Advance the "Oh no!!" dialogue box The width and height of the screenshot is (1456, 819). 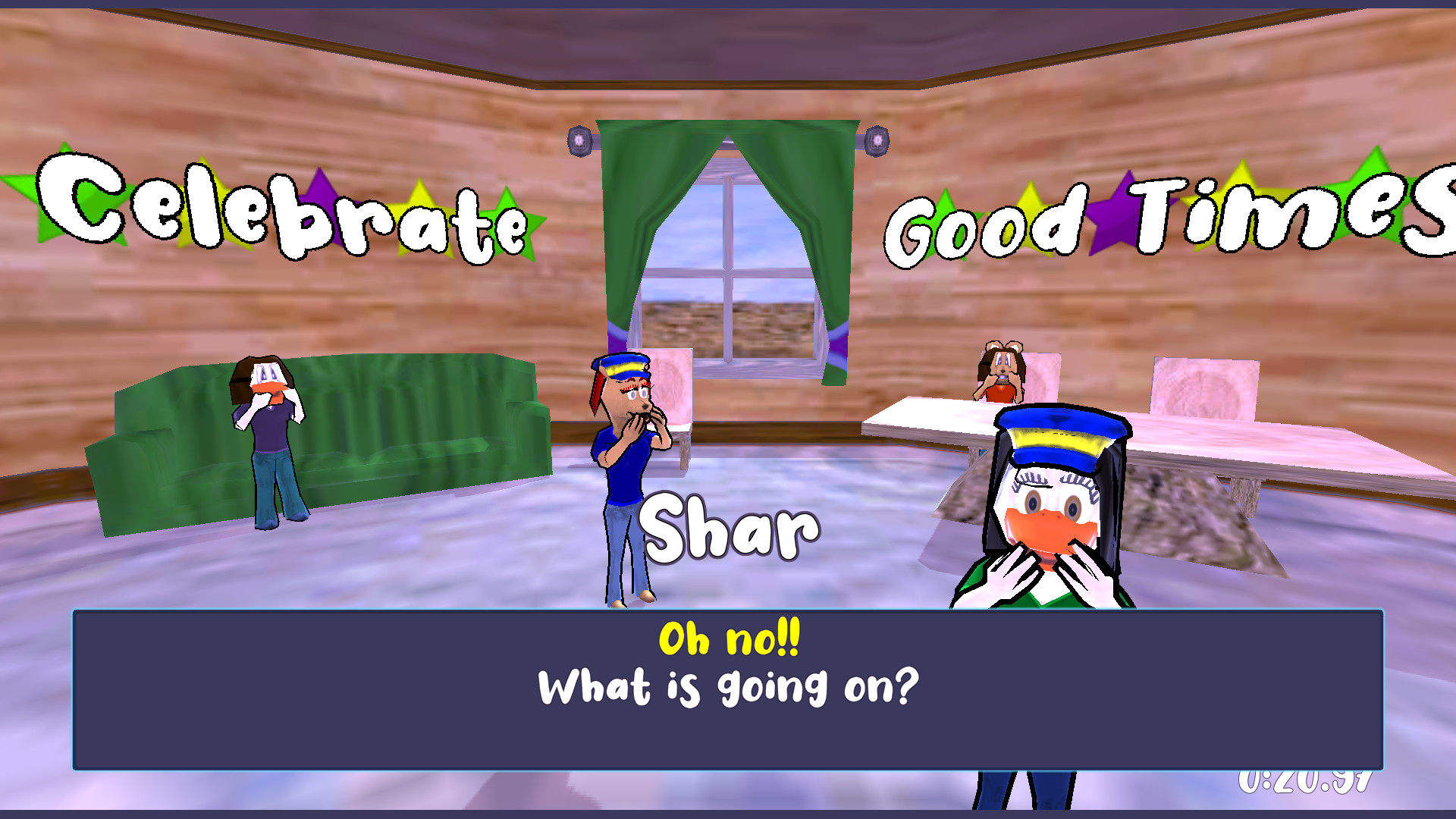point(728,689)
